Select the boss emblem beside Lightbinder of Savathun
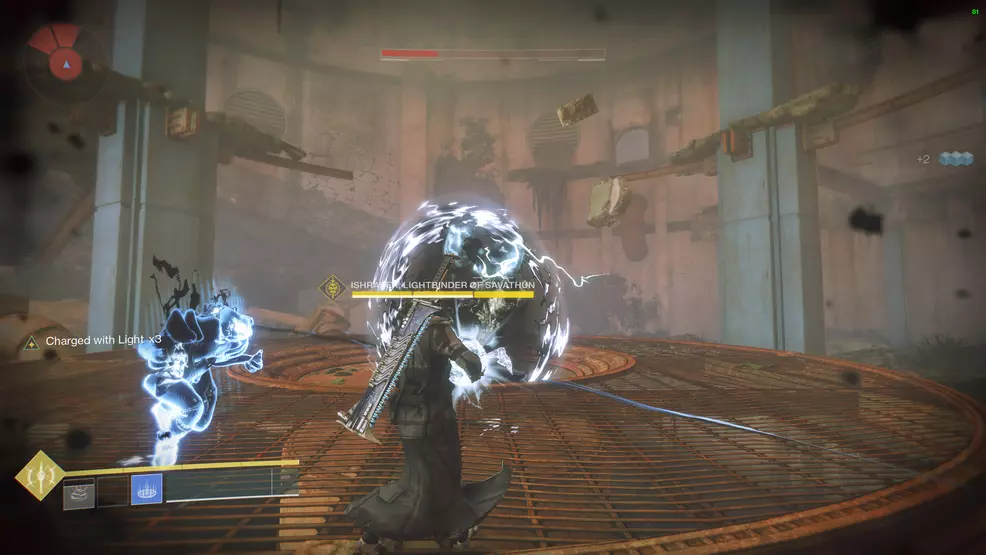Screen dimensions: 986x555 tap(332, 288)
